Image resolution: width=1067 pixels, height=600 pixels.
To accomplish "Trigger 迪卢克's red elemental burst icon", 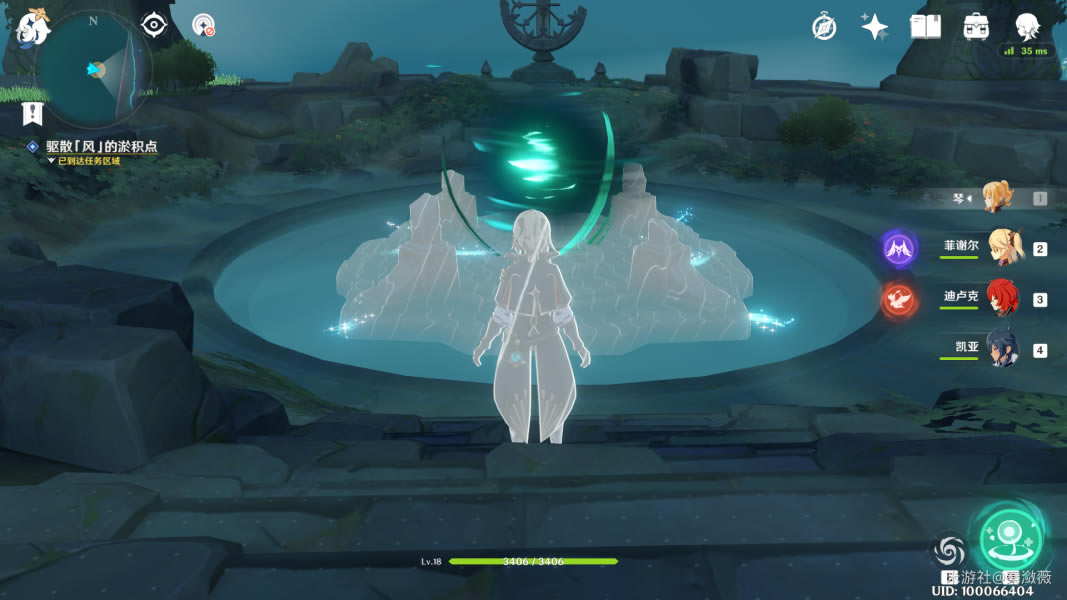I will pos(898,299).
